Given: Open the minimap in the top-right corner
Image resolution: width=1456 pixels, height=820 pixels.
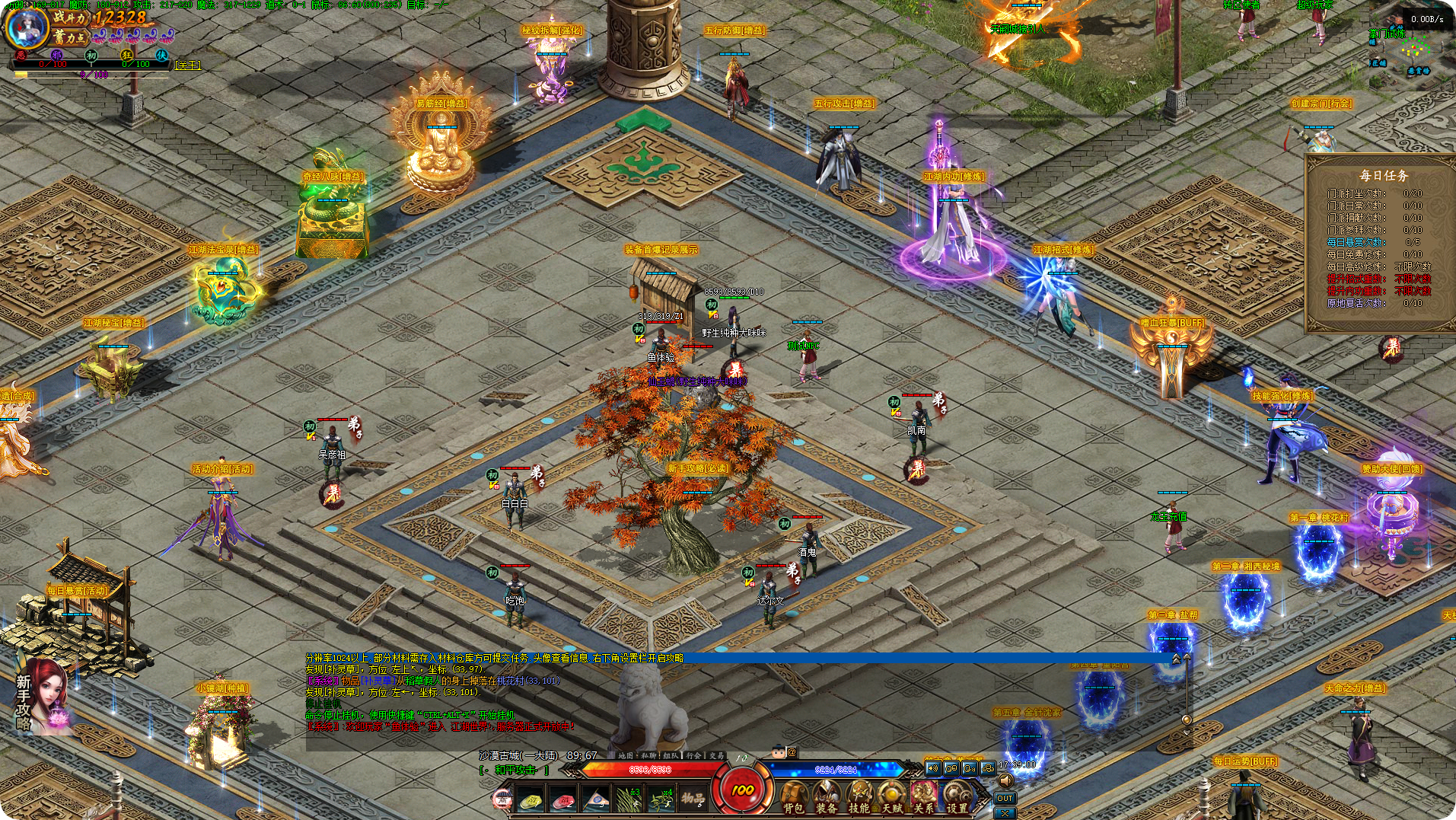Looking at the screenshot, I should (x=1416, y=50).
